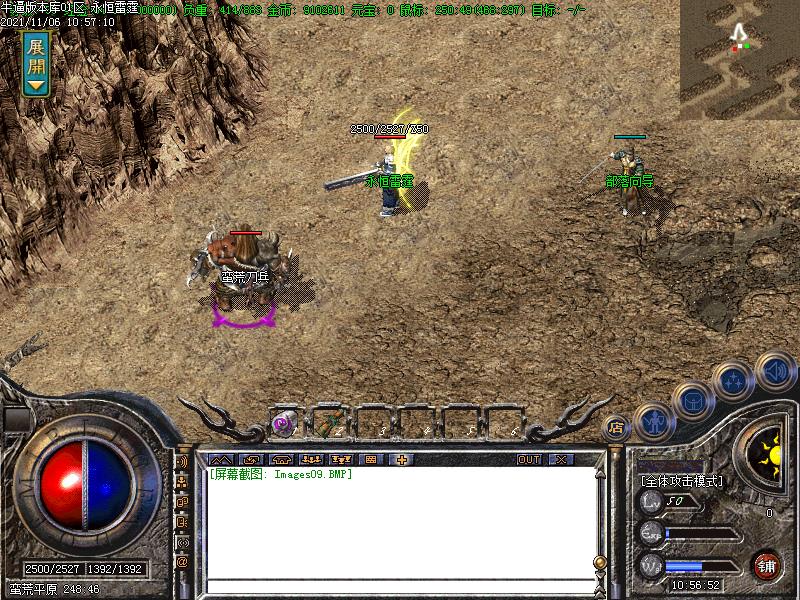Use the purple scroll in hotbar slot 1

[284, 424]
